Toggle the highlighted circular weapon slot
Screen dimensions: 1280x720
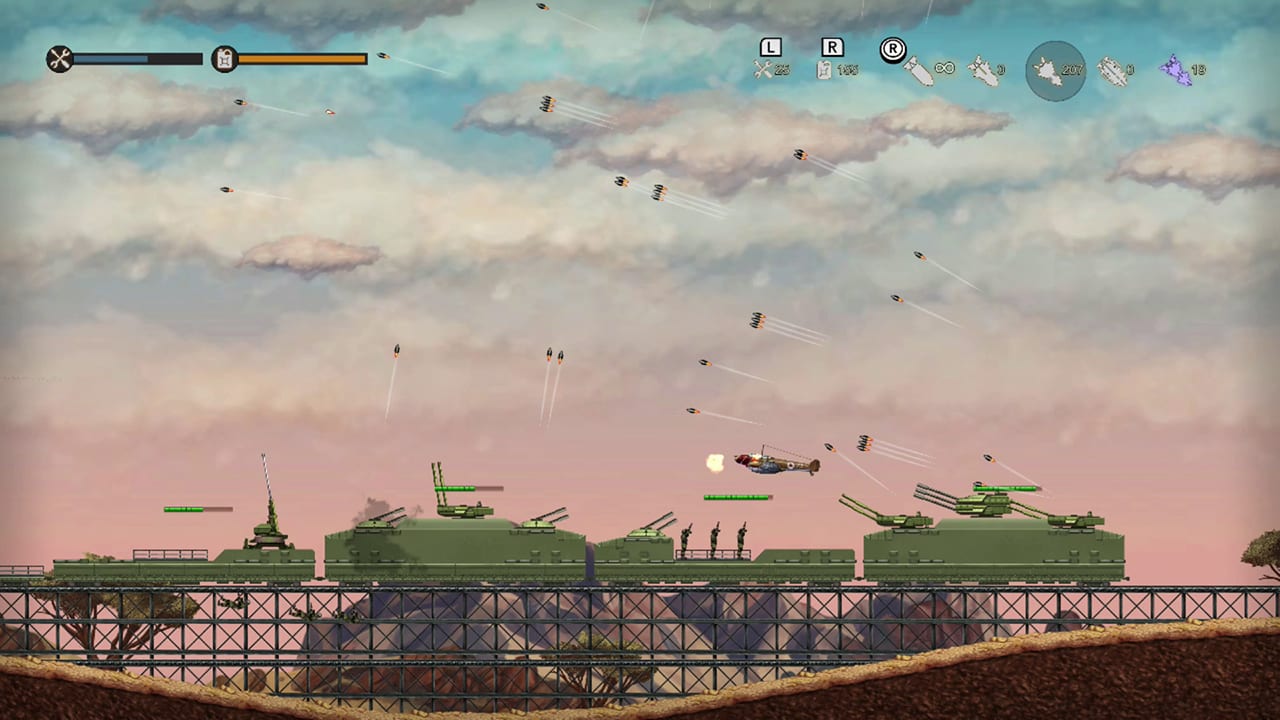(x=1055, y=70)
